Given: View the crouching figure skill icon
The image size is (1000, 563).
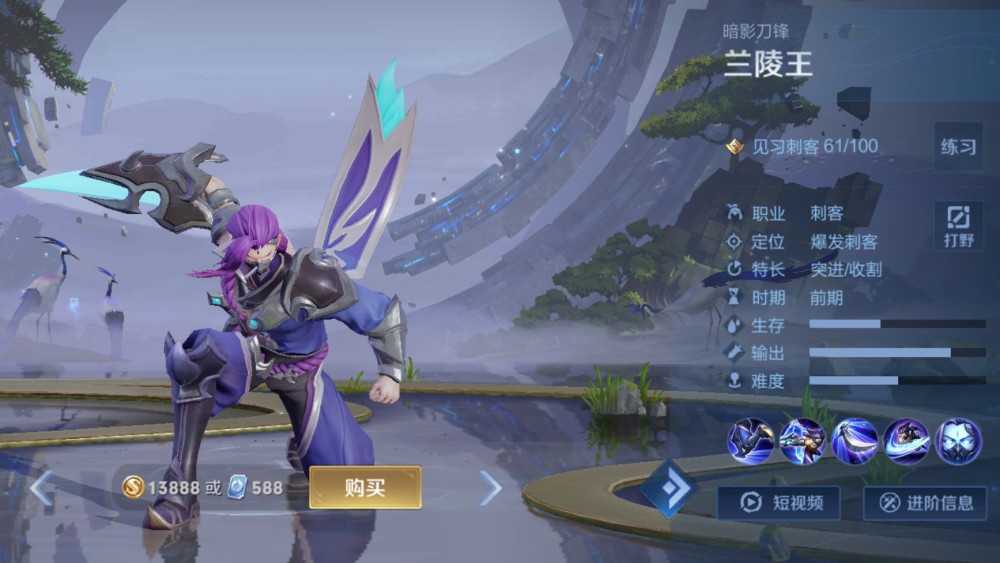Looking at the screenshot, I should click(x=750, y=441).
